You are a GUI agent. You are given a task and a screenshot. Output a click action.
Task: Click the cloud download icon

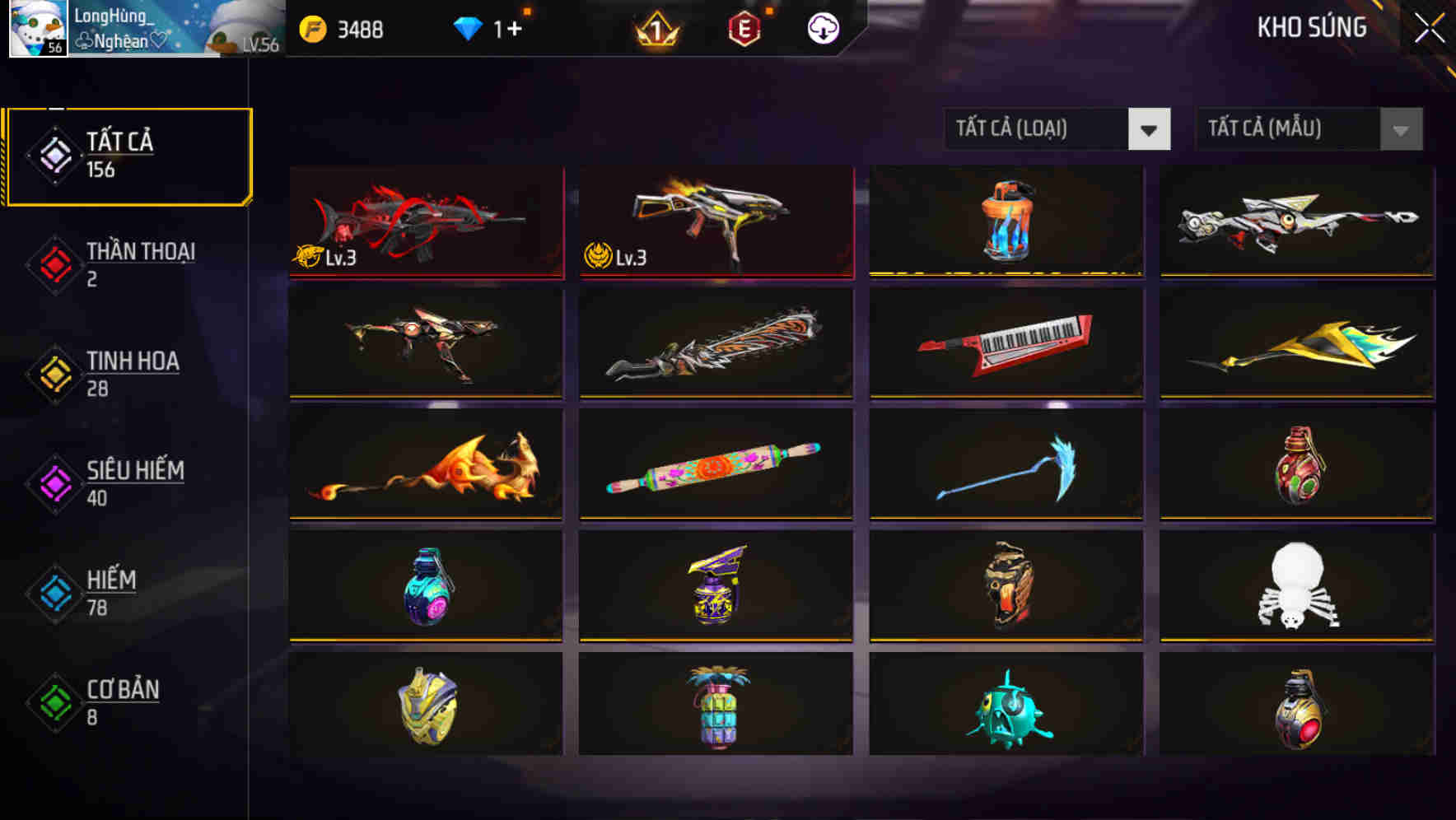pos(822,27)
